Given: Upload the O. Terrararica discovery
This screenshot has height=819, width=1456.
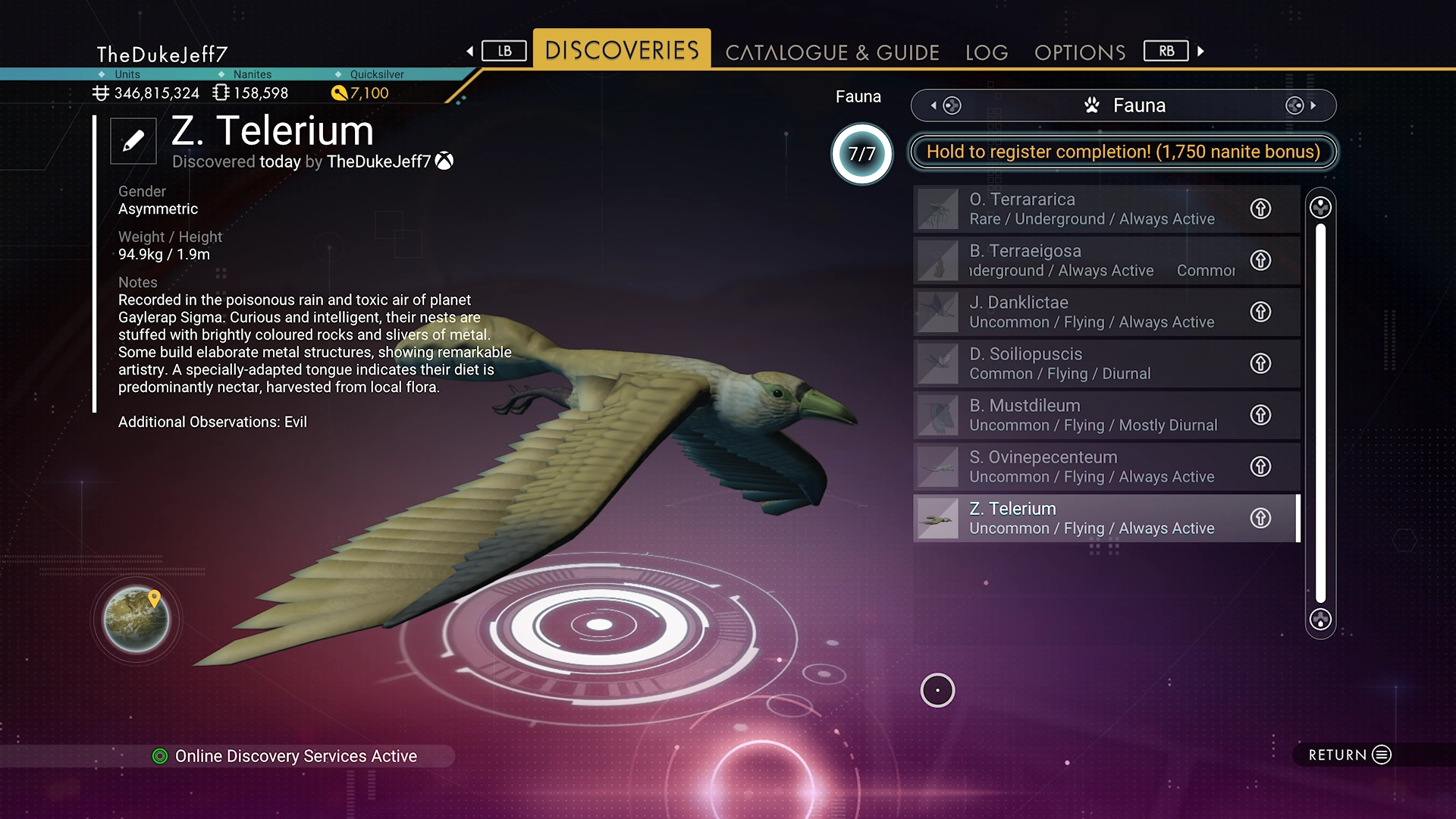Looking at the screenshot, I should [x=1260, y=209].
